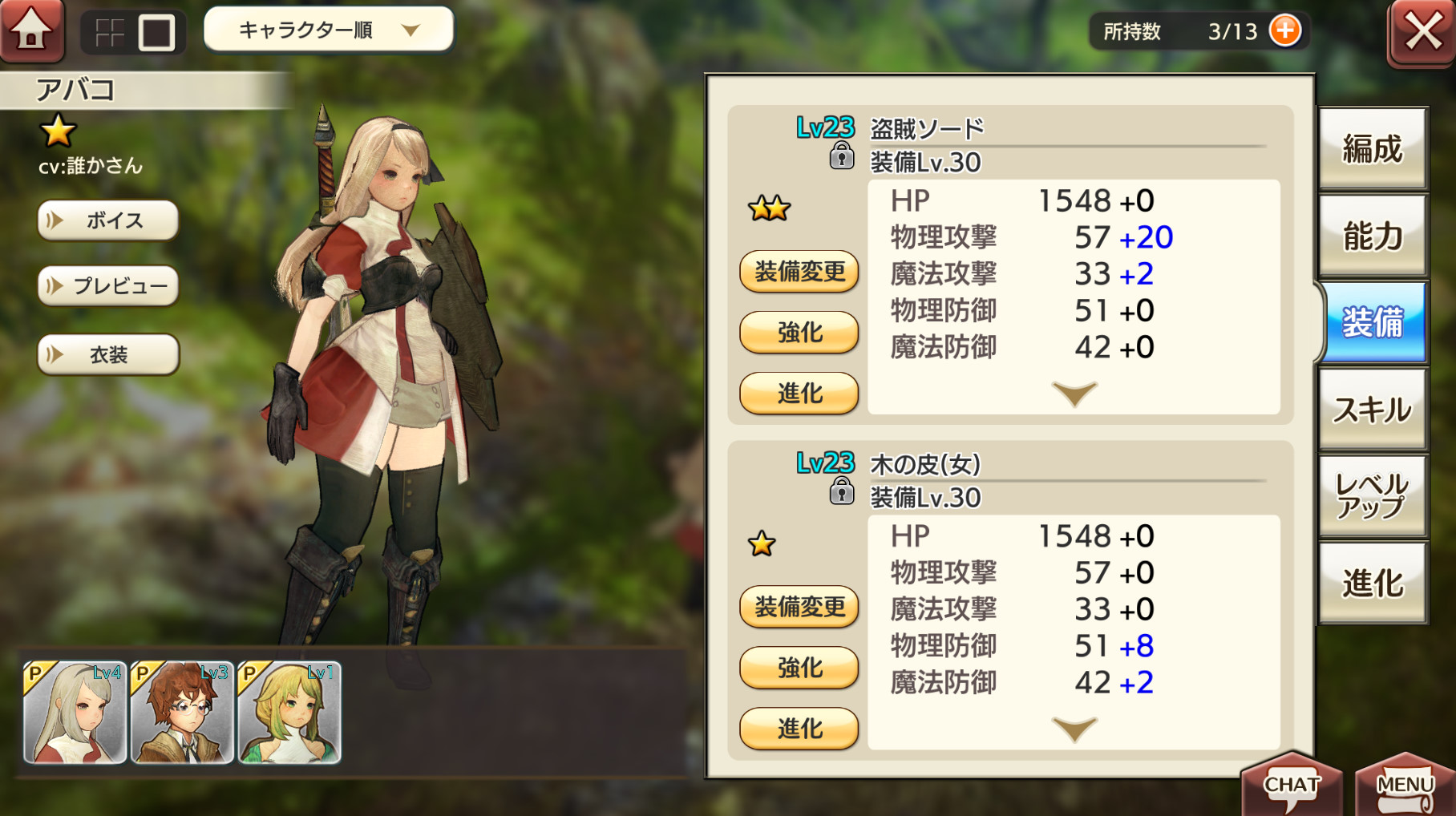
Task: Go to the レベルアップ tab
Action: click(x=1373, y=497)
